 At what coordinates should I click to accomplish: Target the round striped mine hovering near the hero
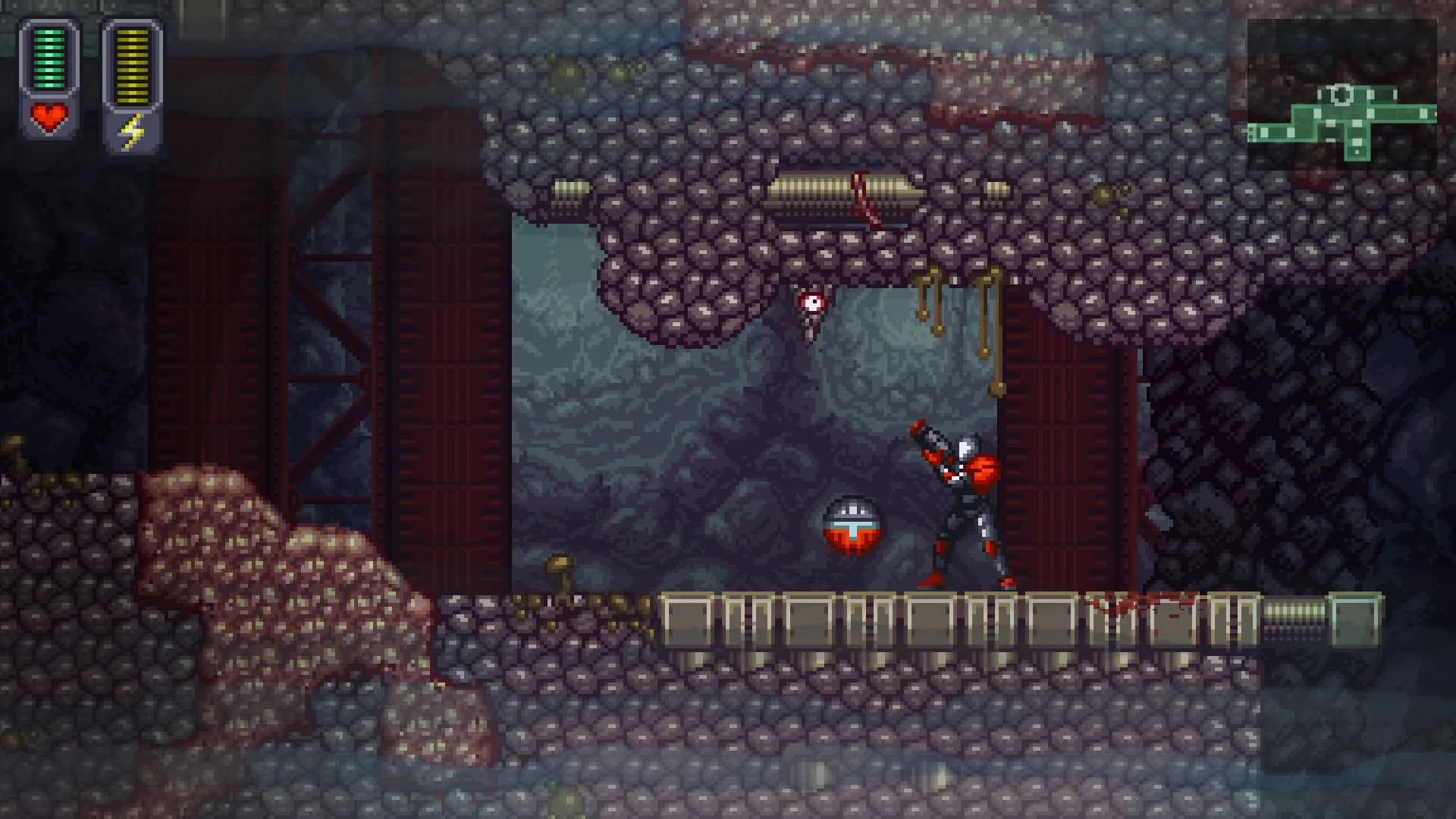tap(853, 523)
